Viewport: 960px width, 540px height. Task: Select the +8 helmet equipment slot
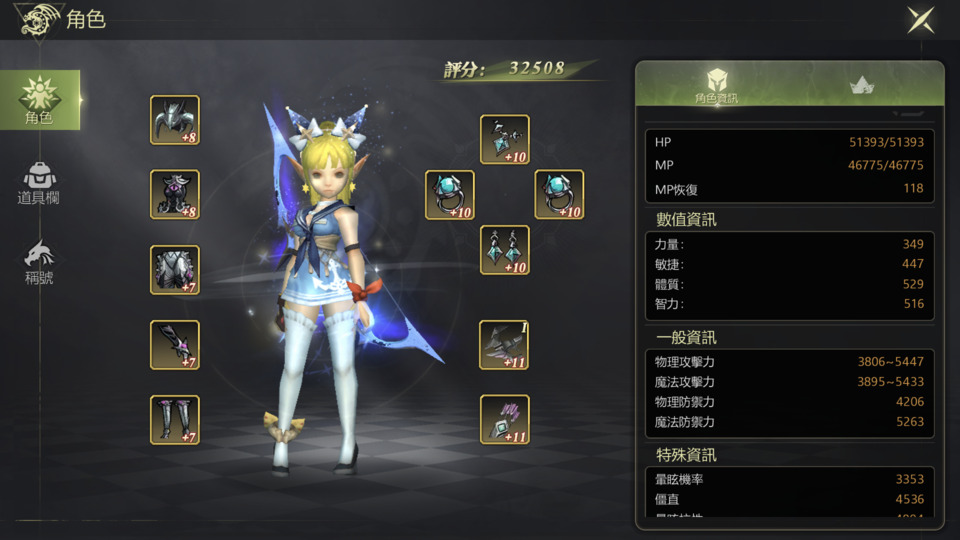pos(175,120)
